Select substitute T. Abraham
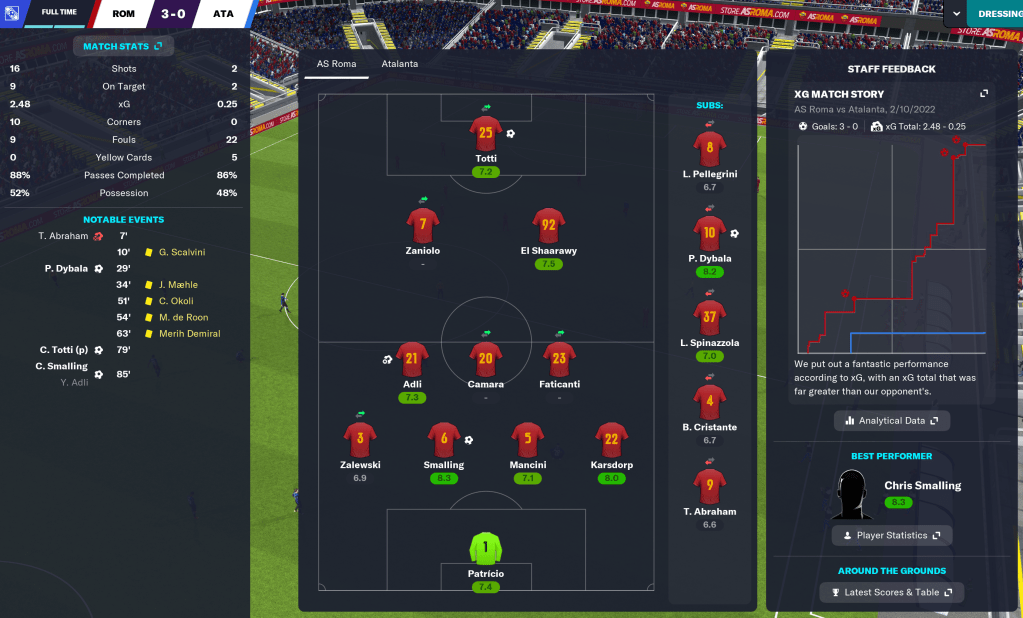Image resolution: width=1023 pixels, height=618 pixels. [709, 487]
